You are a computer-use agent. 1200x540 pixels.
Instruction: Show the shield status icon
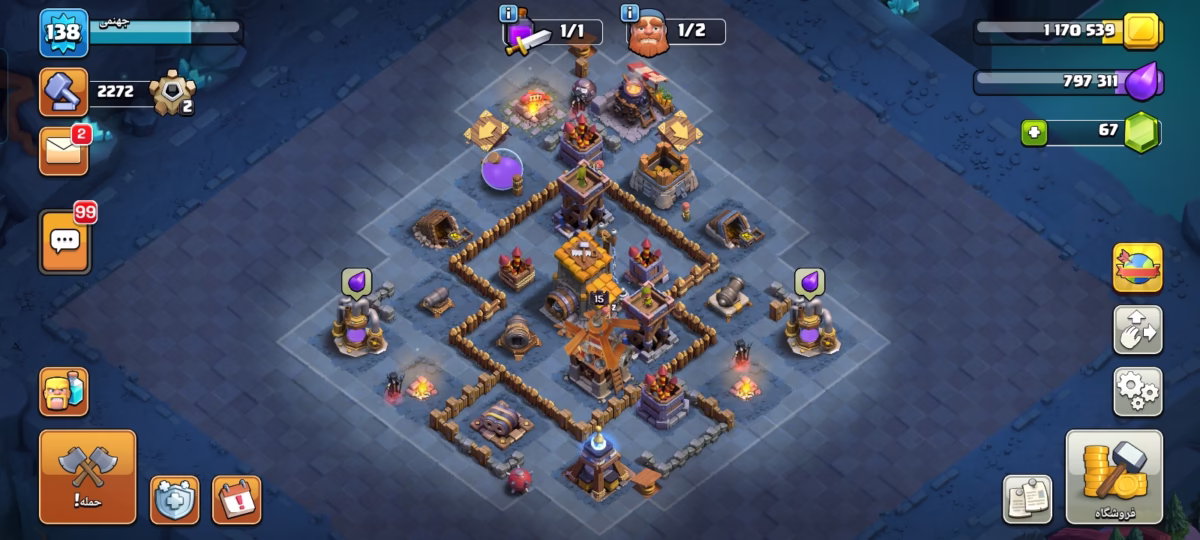pos(175,499)
